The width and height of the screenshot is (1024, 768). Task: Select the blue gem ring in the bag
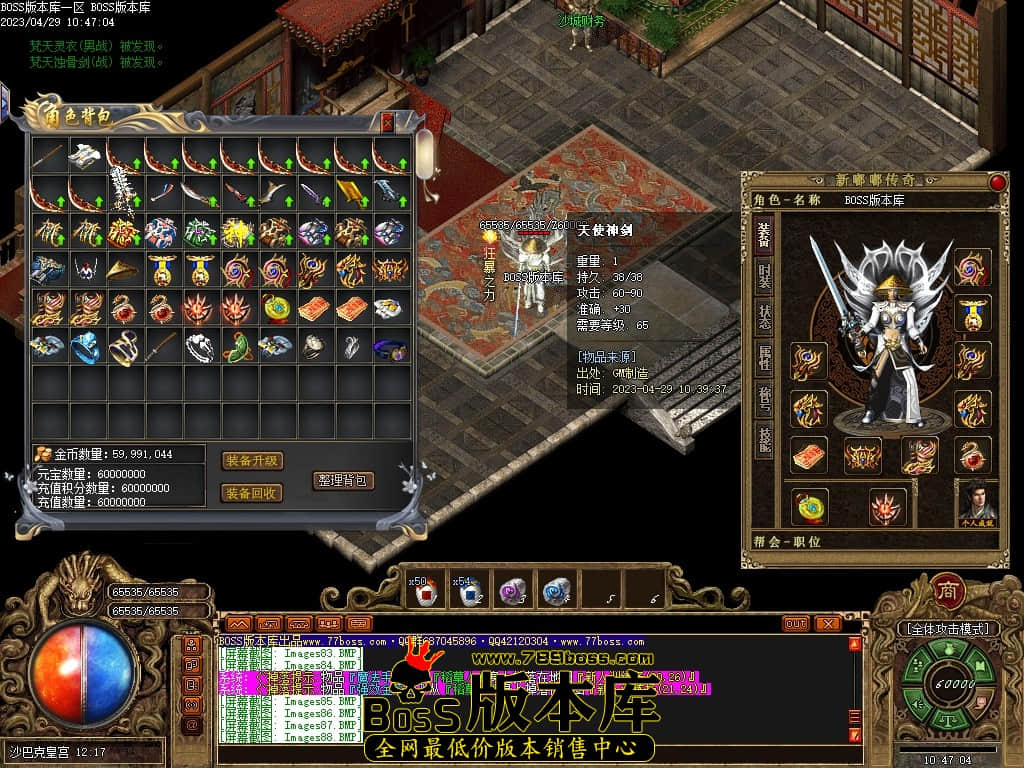[x=86, y=346]
